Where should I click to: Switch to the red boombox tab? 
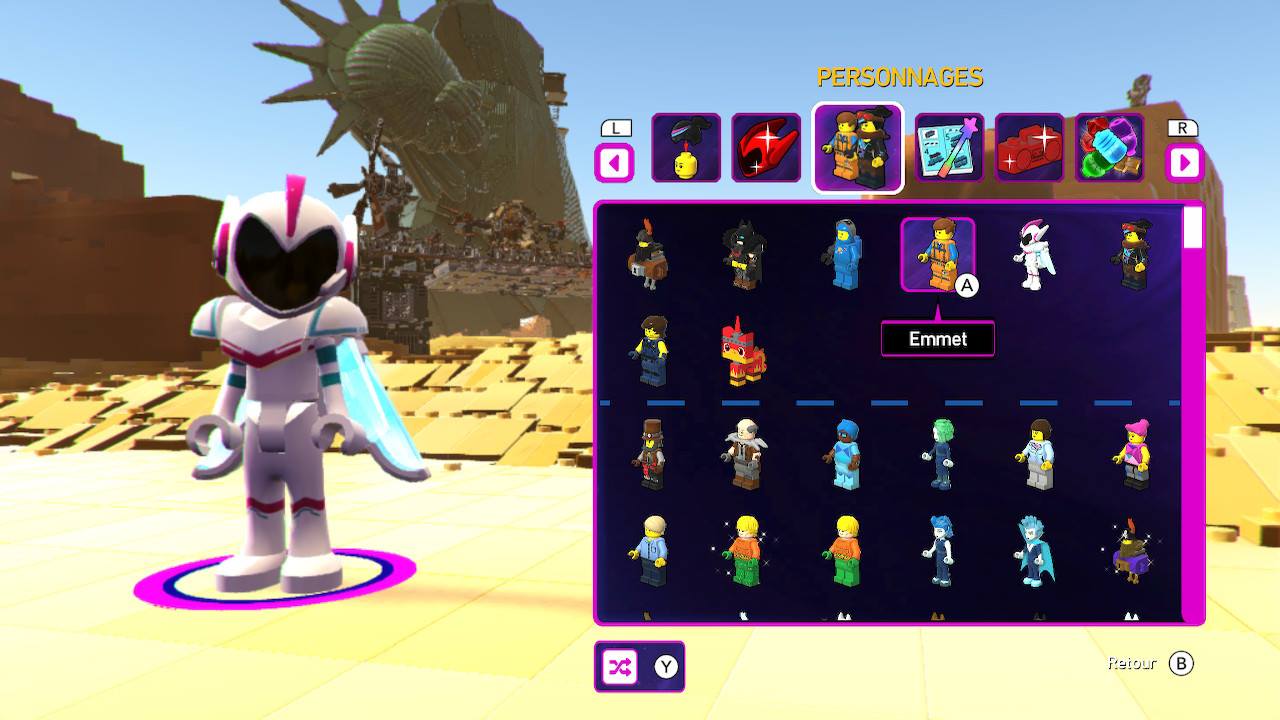click(1029, 148)
